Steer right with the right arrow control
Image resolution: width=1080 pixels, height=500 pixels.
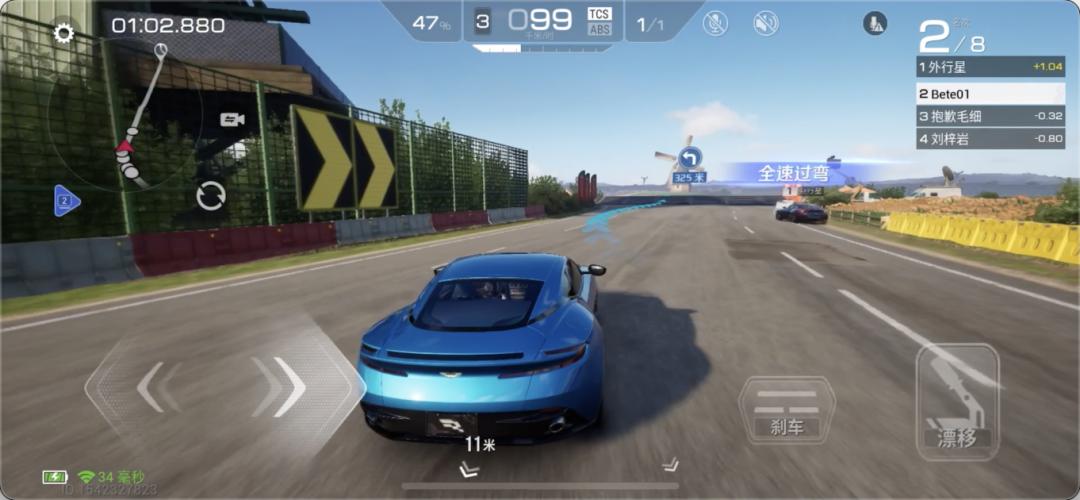coord(288,387)
